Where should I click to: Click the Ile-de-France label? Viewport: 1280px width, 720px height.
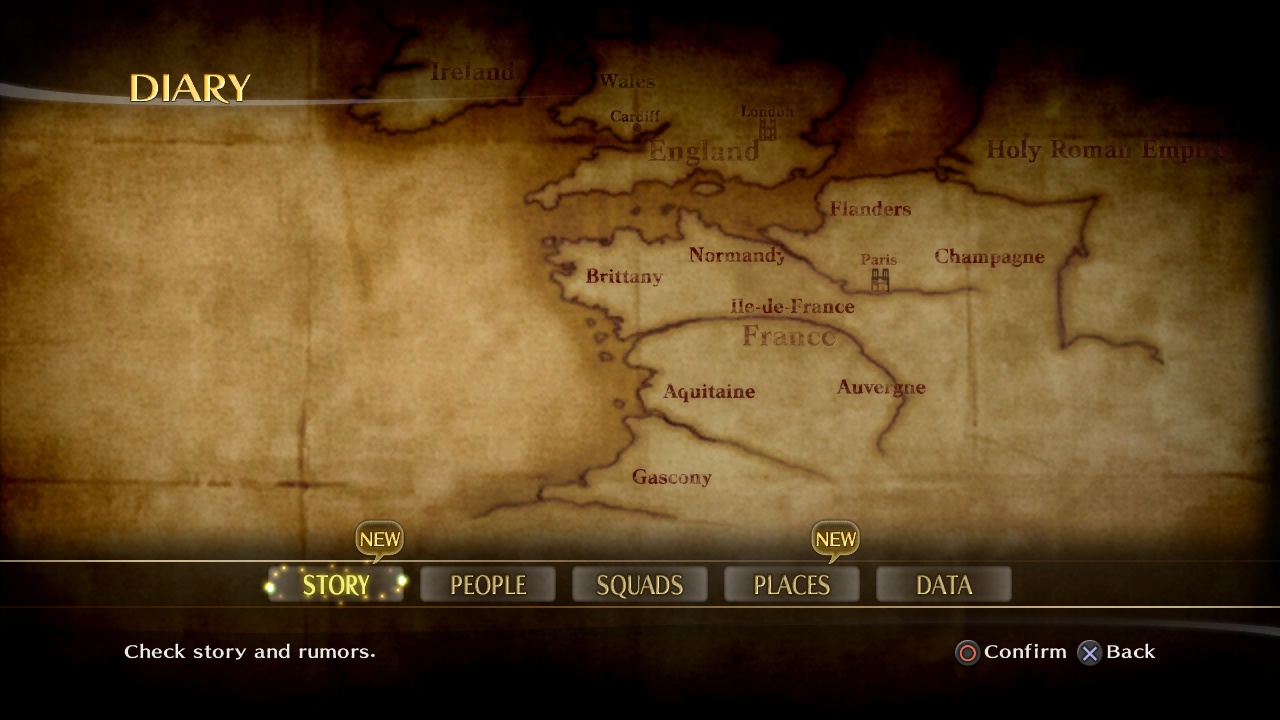(793, 306)
